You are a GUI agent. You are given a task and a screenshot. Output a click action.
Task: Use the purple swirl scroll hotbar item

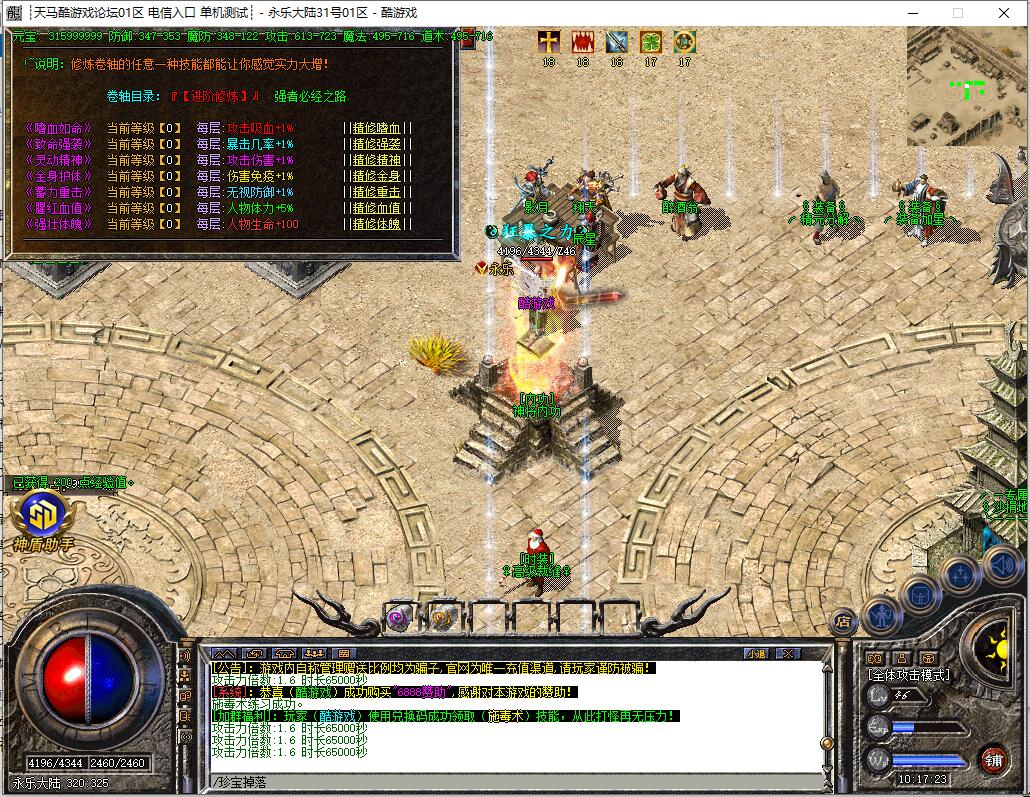401,617
